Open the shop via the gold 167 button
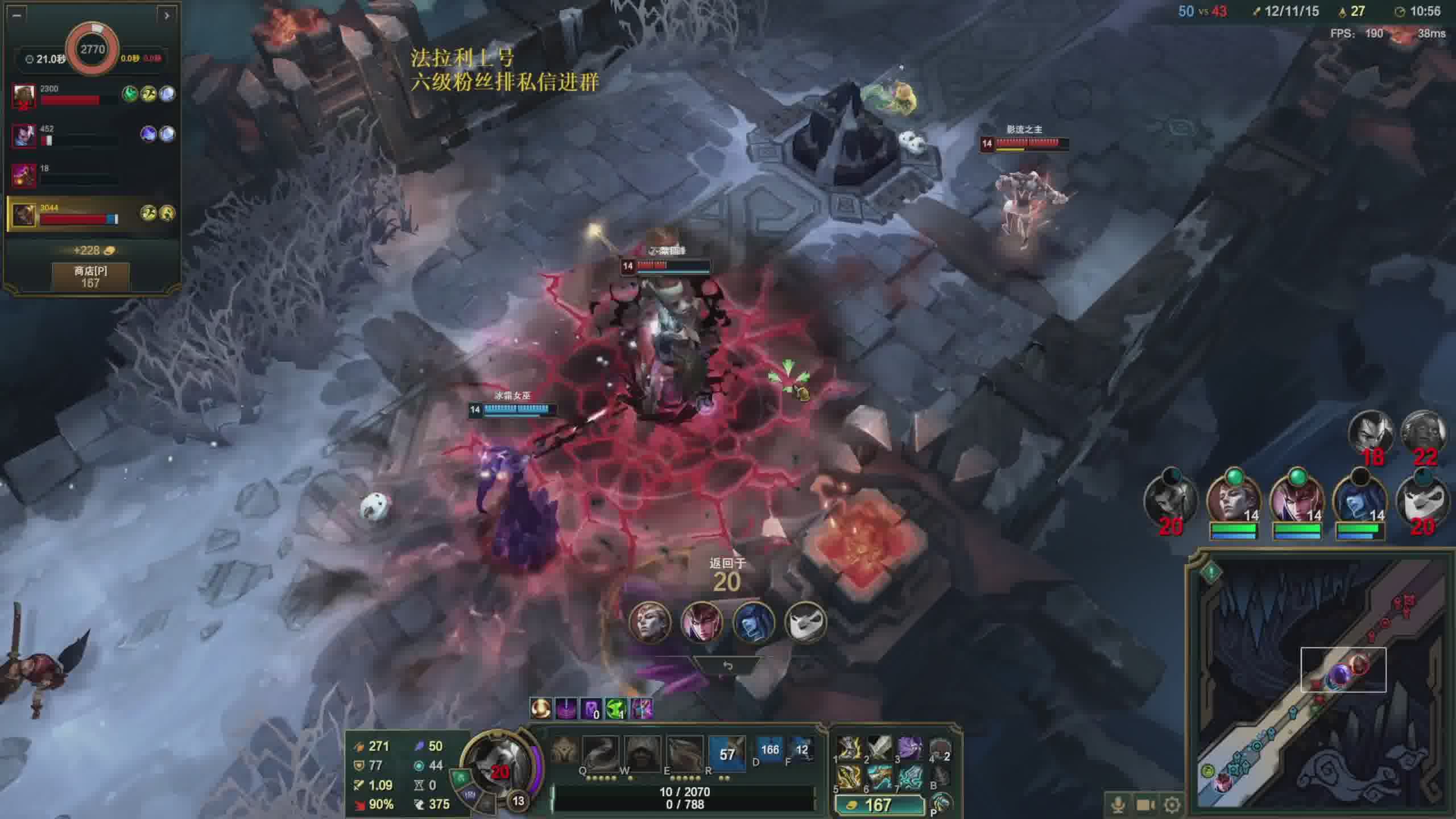 (x=879, y=805)
